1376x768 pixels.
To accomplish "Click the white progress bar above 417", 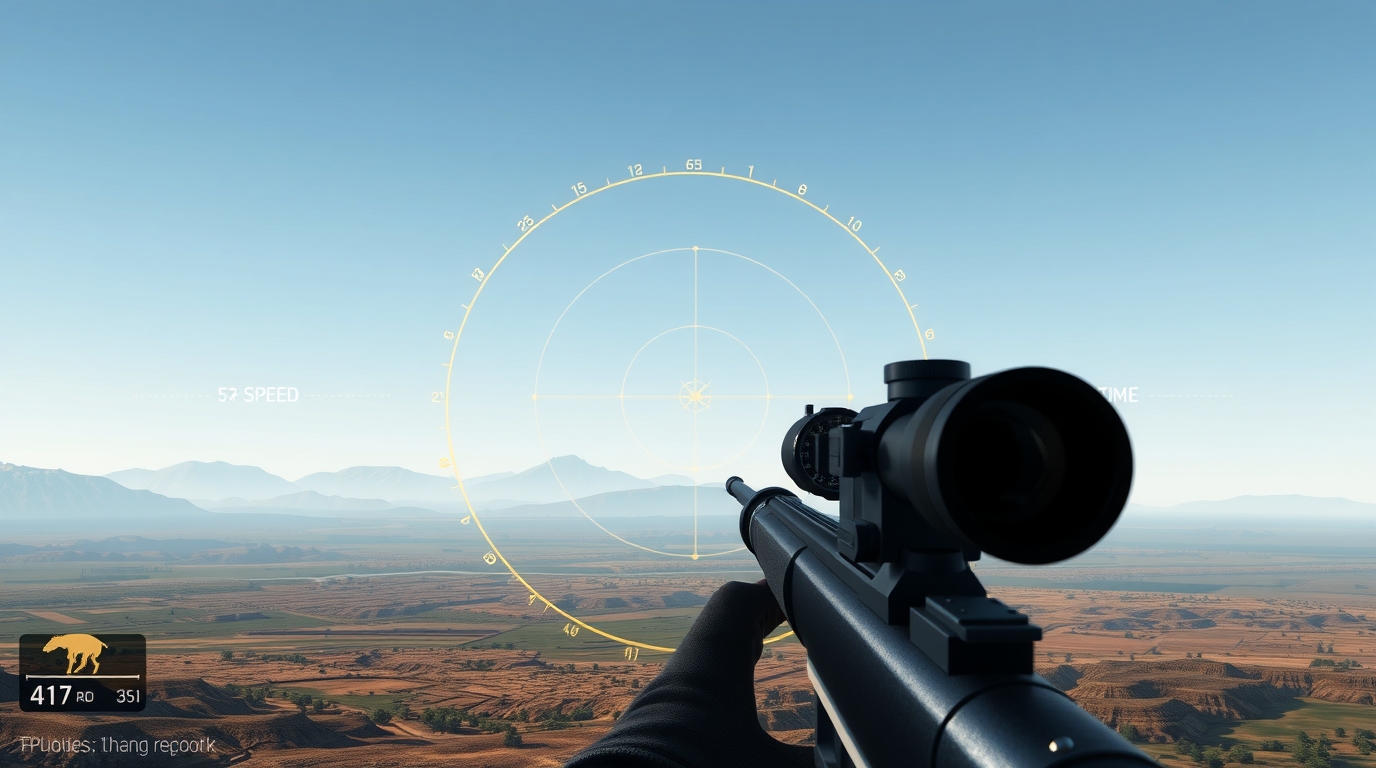I will click(85, 676).
